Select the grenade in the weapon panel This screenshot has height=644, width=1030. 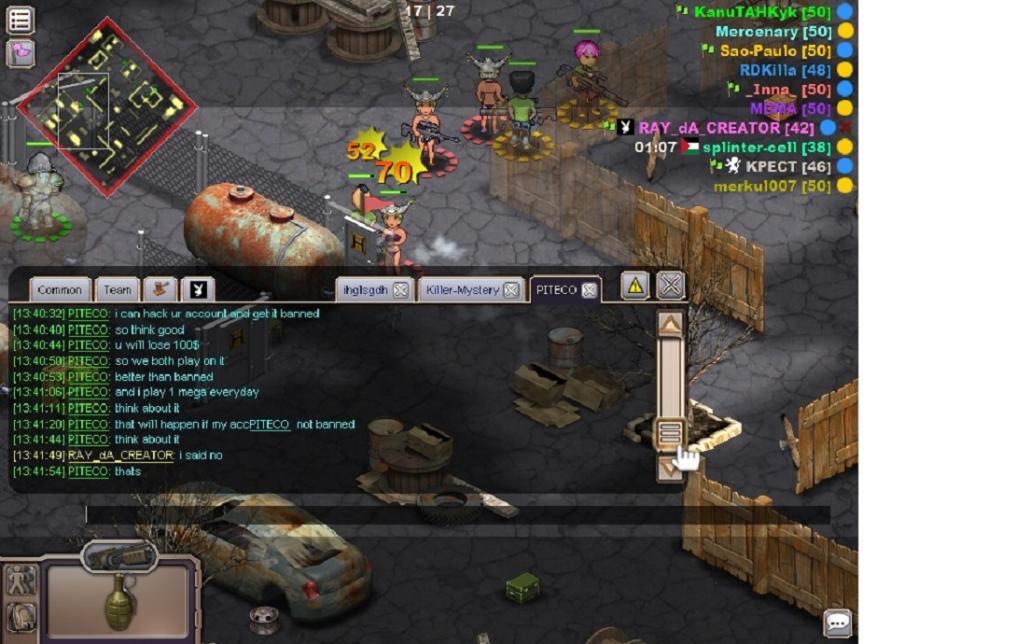[119, 600]
